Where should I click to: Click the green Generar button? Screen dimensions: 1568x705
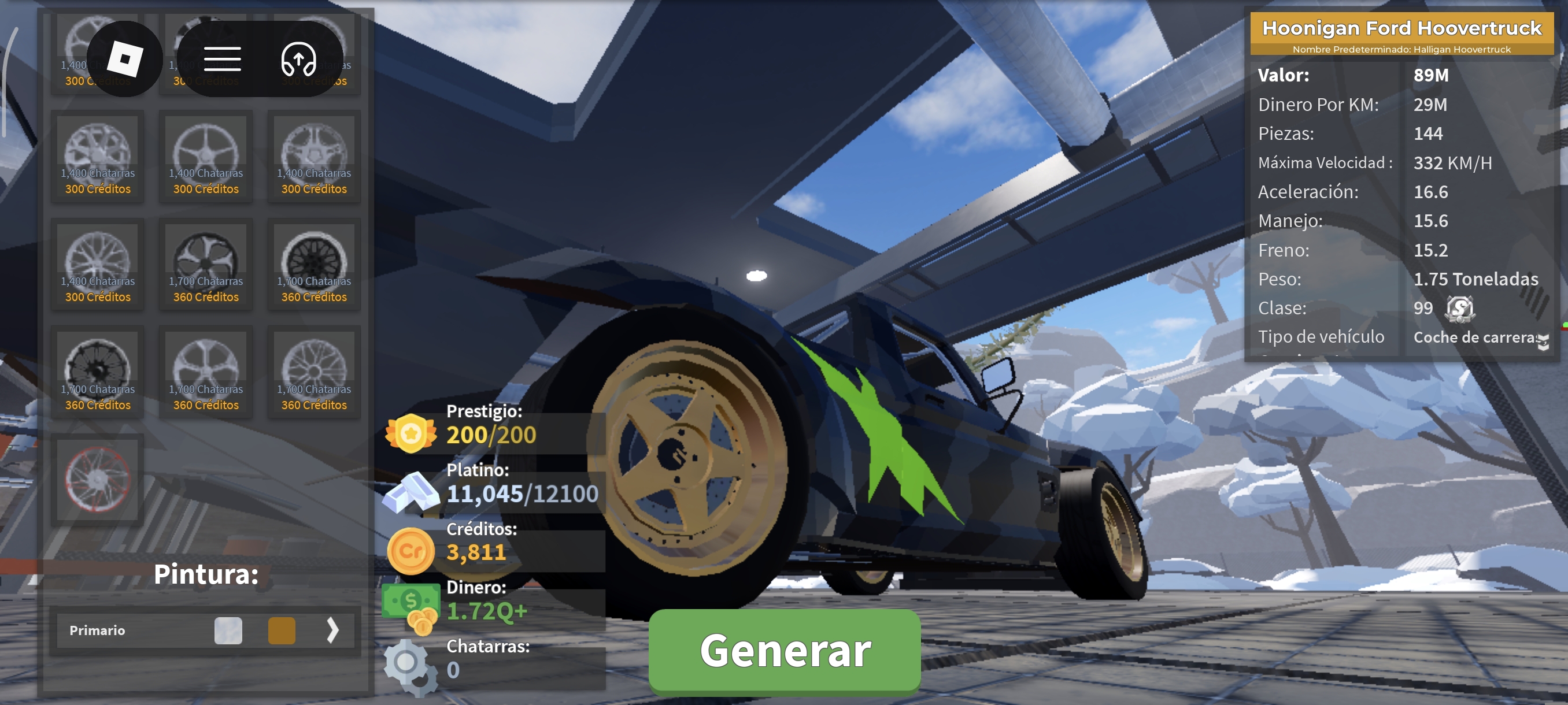(784, 650)
